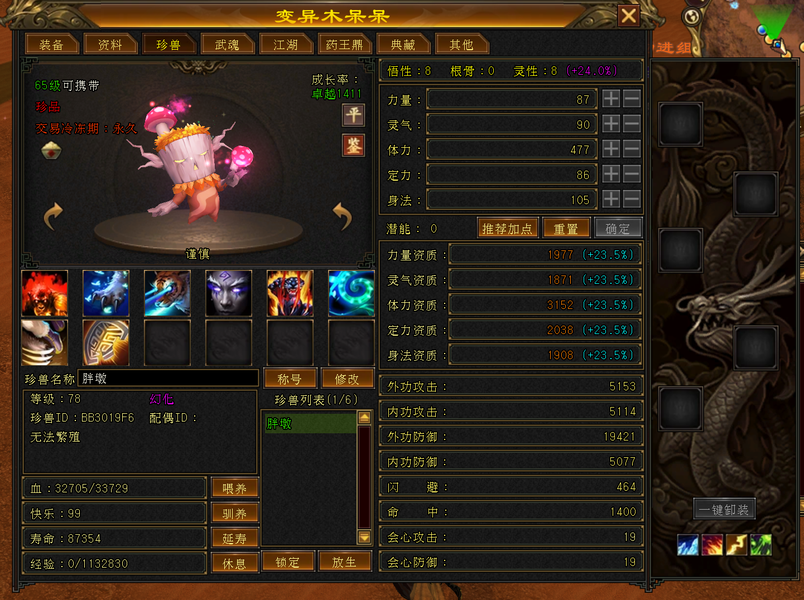Click the 一键卸装 unequip-all button

point(725,509)
